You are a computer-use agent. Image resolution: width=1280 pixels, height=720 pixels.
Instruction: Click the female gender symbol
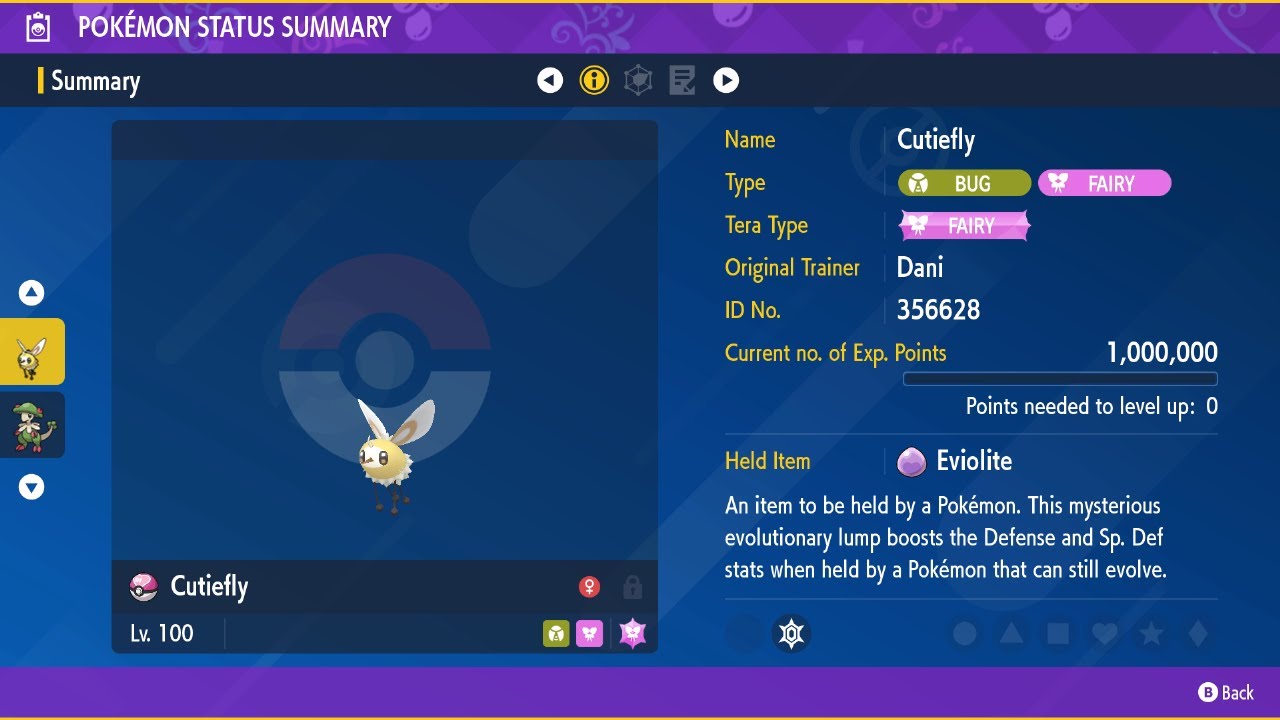(589, 587)
